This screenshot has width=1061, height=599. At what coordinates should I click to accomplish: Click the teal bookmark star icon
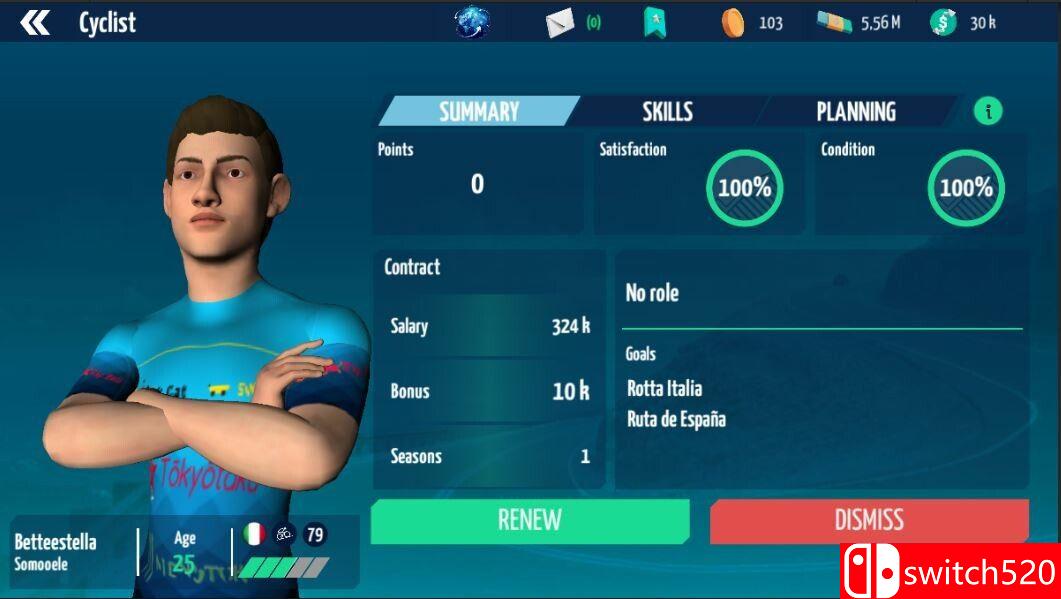tap(655, 22)
